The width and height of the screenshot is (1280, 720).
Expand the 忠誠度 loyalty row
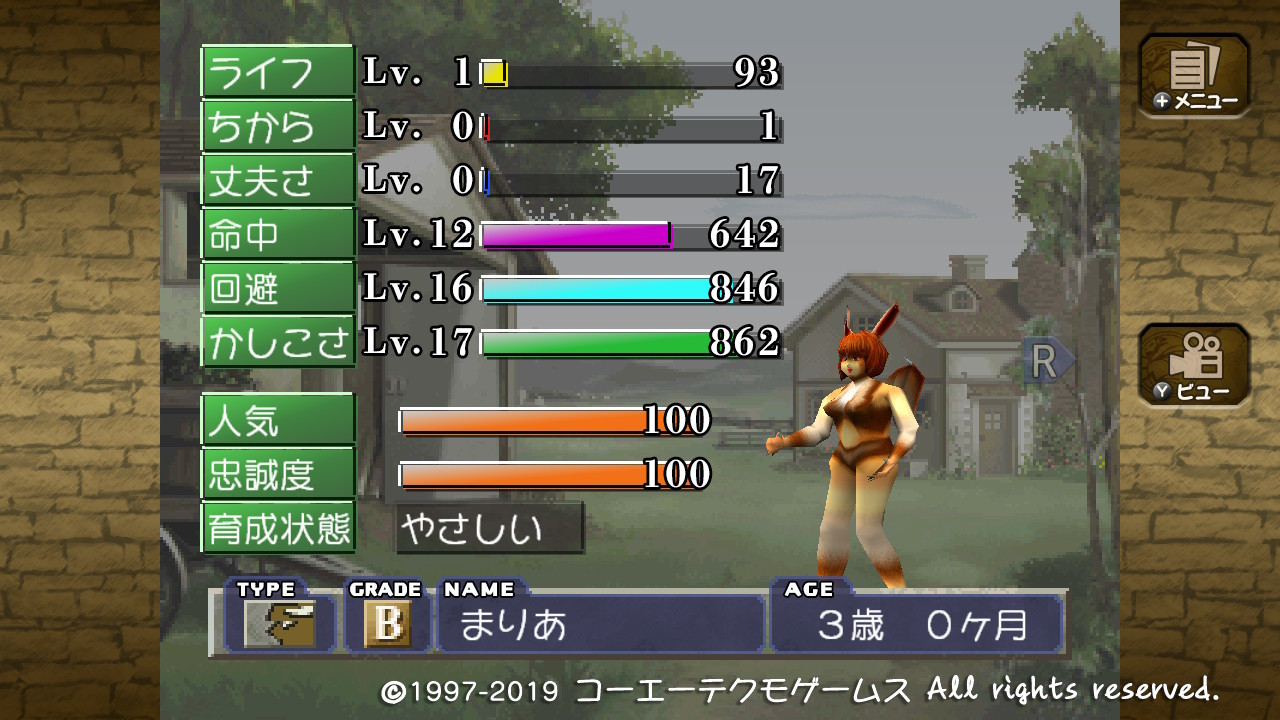(278, 475)
